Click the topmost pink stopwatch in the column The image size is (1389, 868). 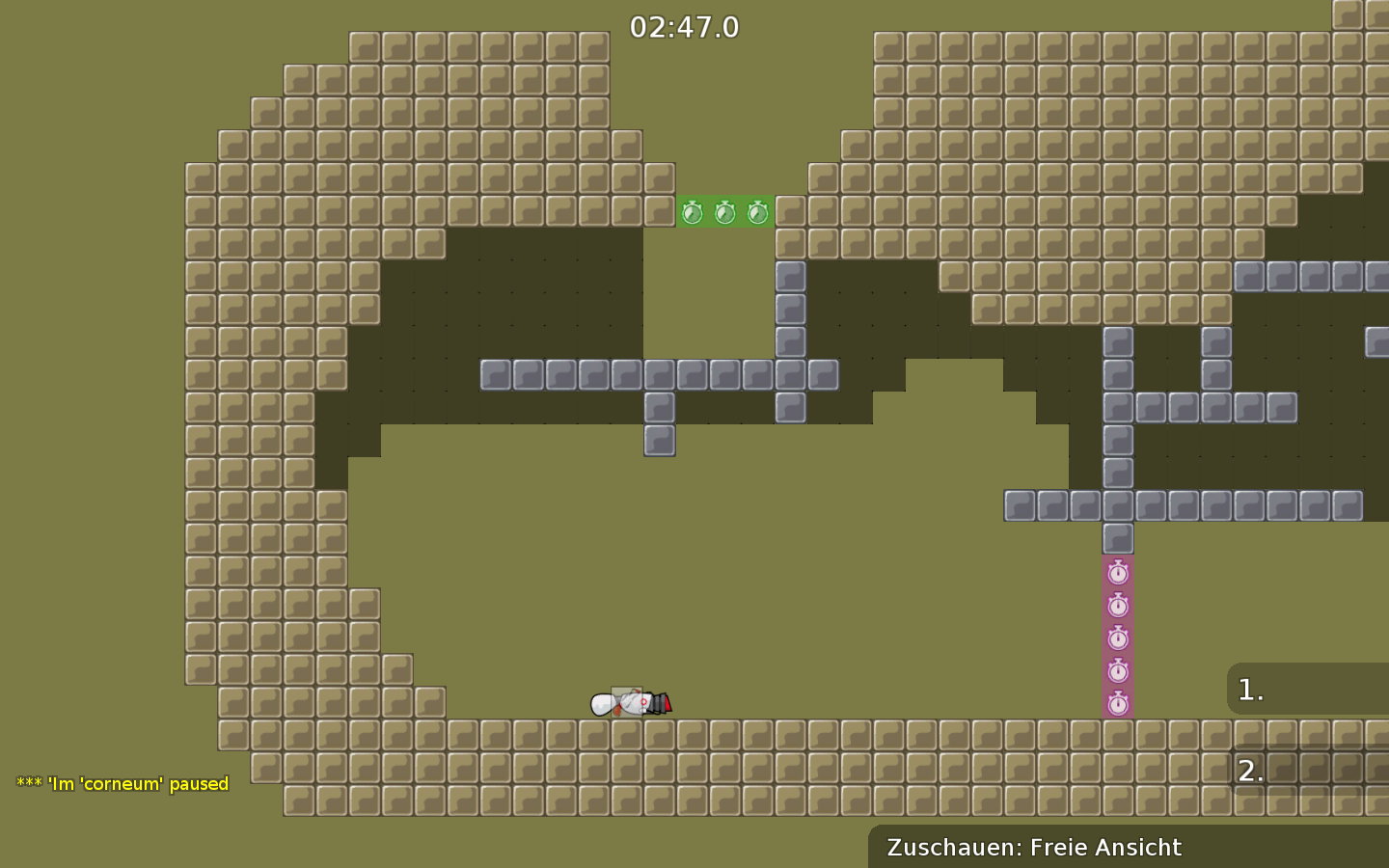(x=1119, y=571)
